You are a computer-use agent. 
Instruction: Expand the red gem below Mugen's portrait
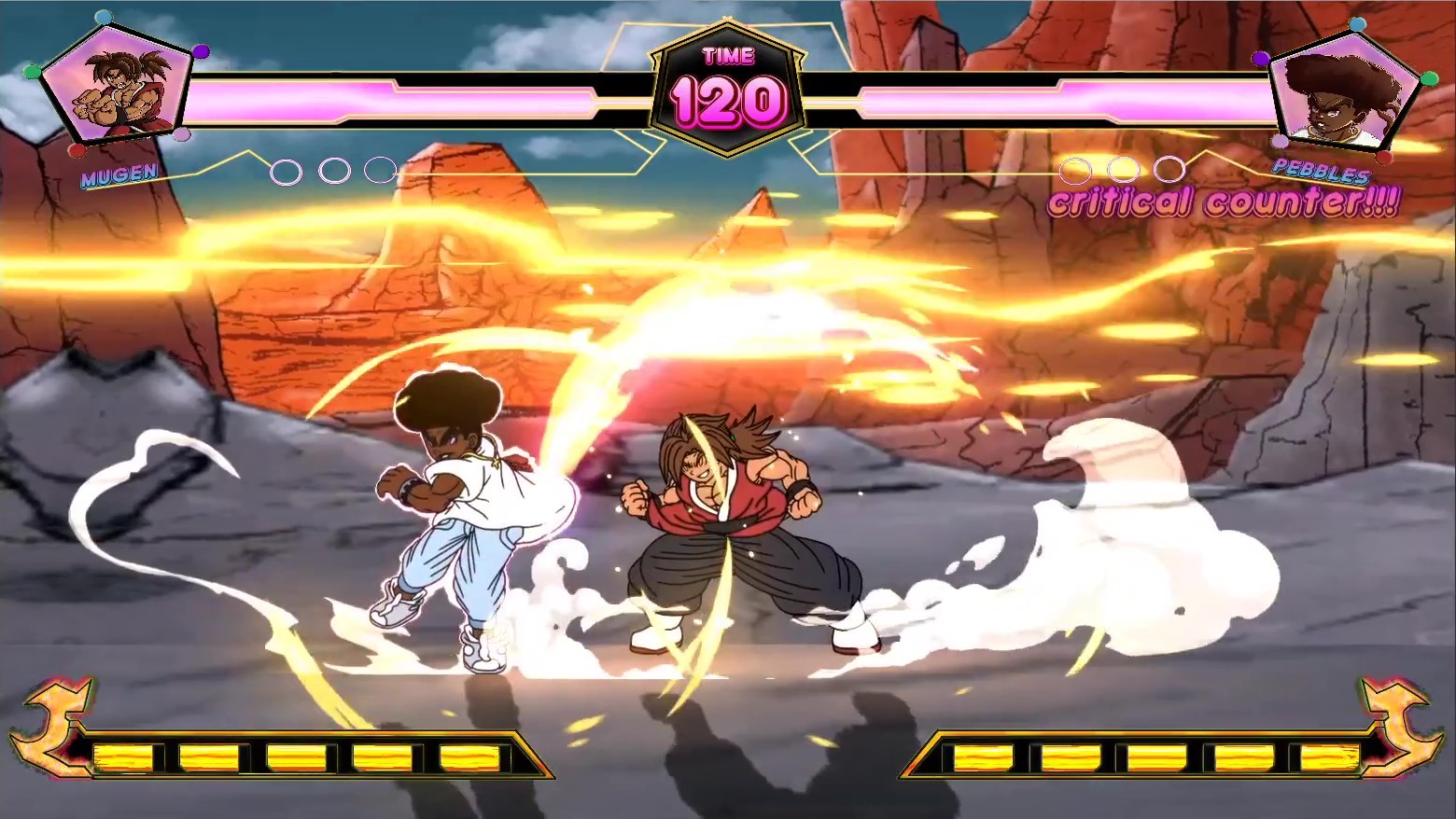point(77,149)
